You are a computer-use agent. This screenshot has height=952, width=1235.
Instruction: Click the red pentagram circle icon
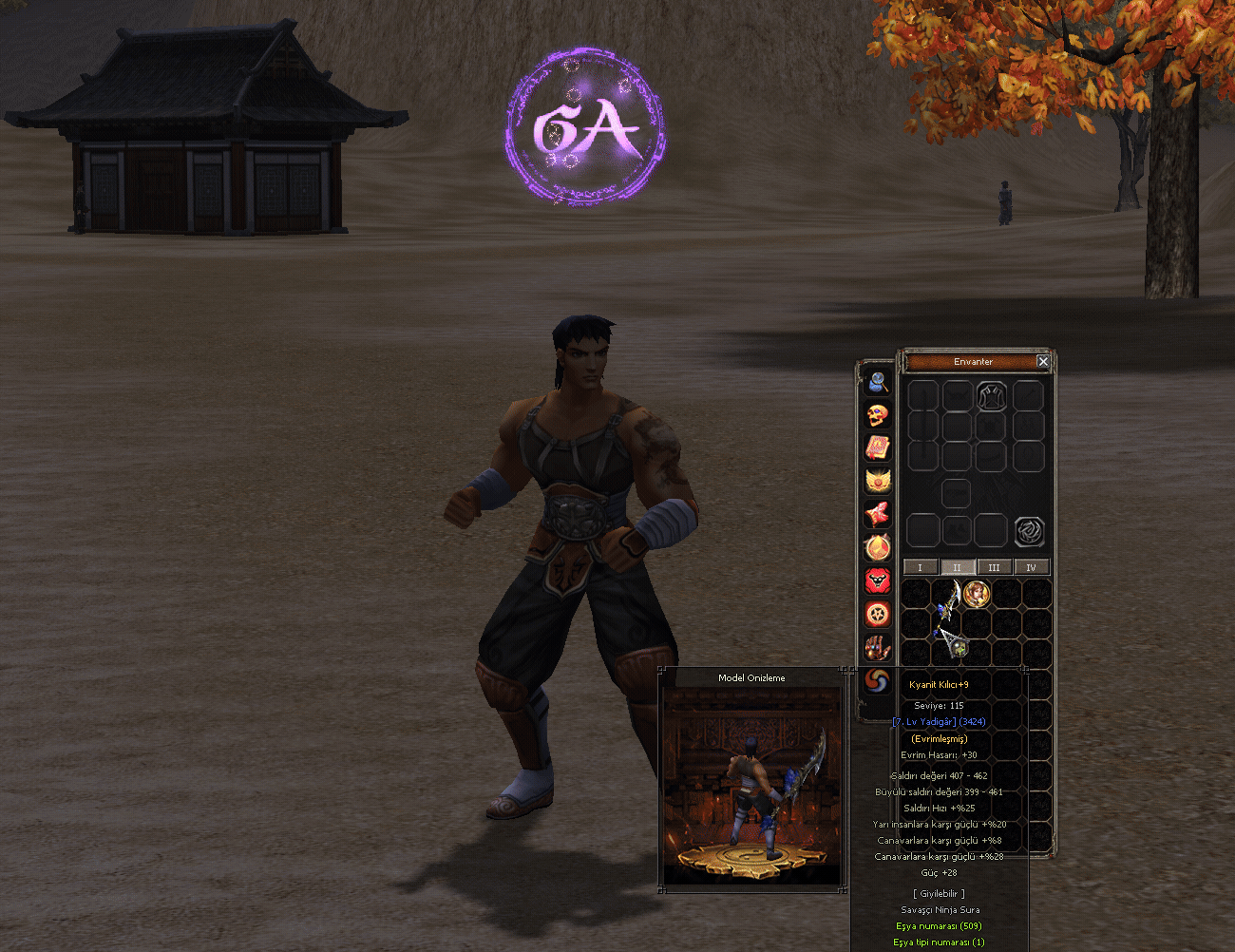click(877, 614)
